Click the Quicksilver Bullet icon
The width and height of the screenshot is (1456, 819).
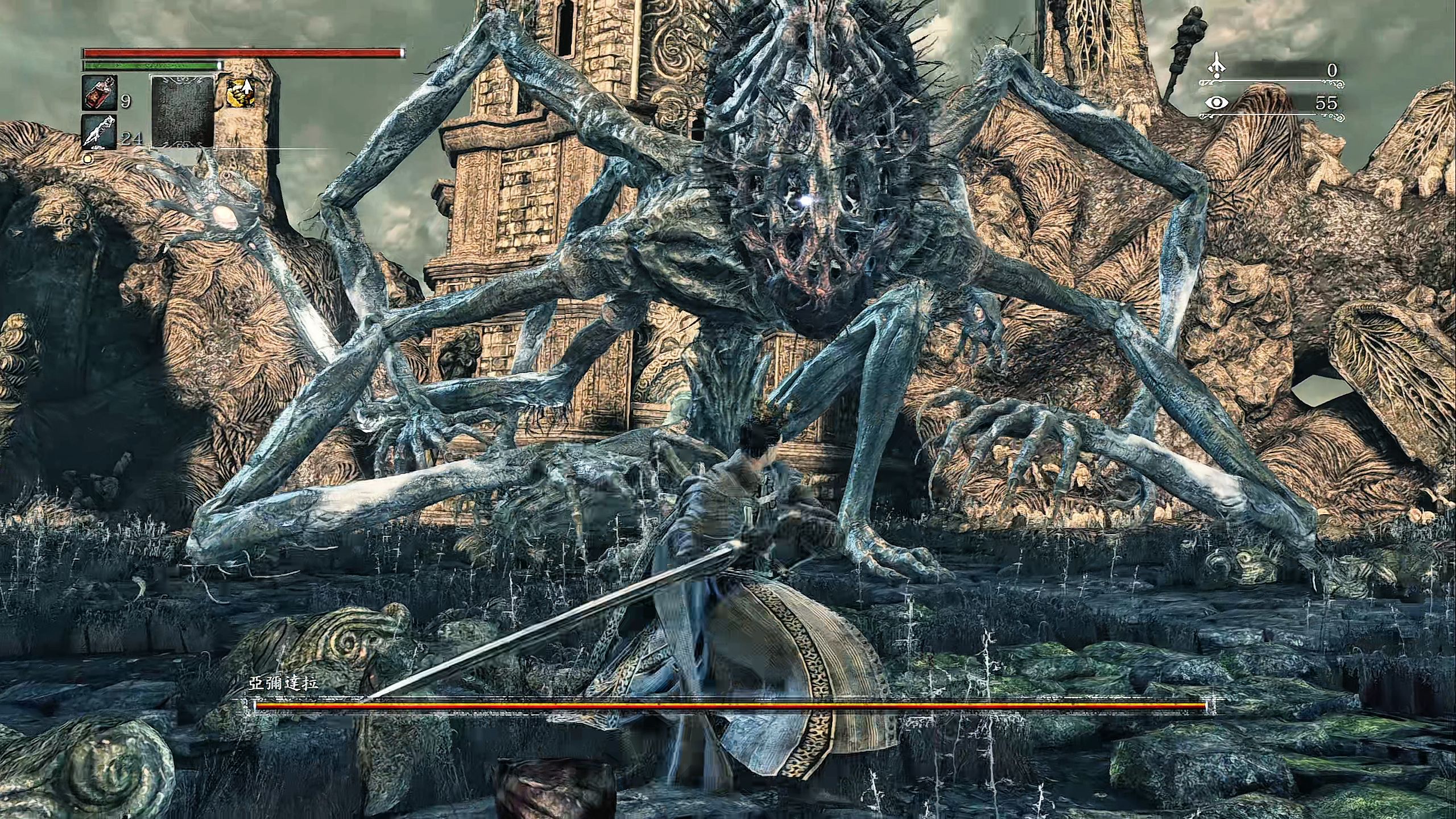click(100, 132)
